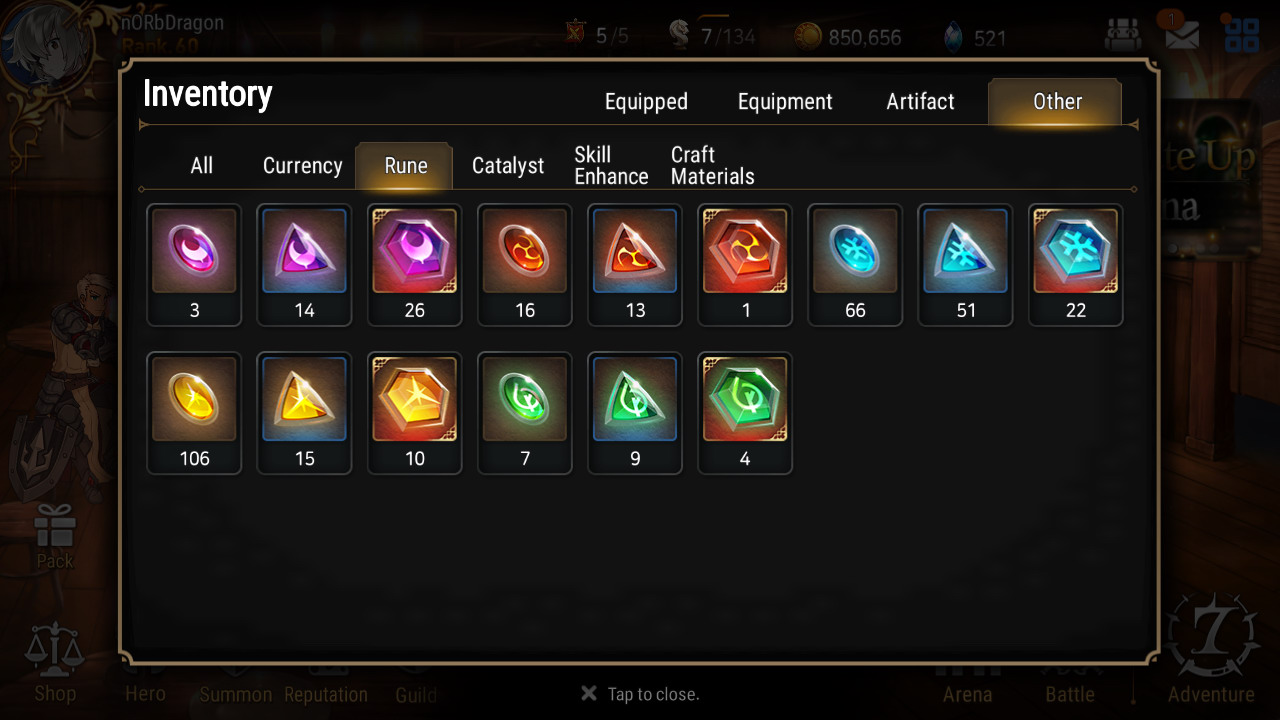The image size is (1280, 720).
Task: Choose the Craft Materials category
Action: 712,166
